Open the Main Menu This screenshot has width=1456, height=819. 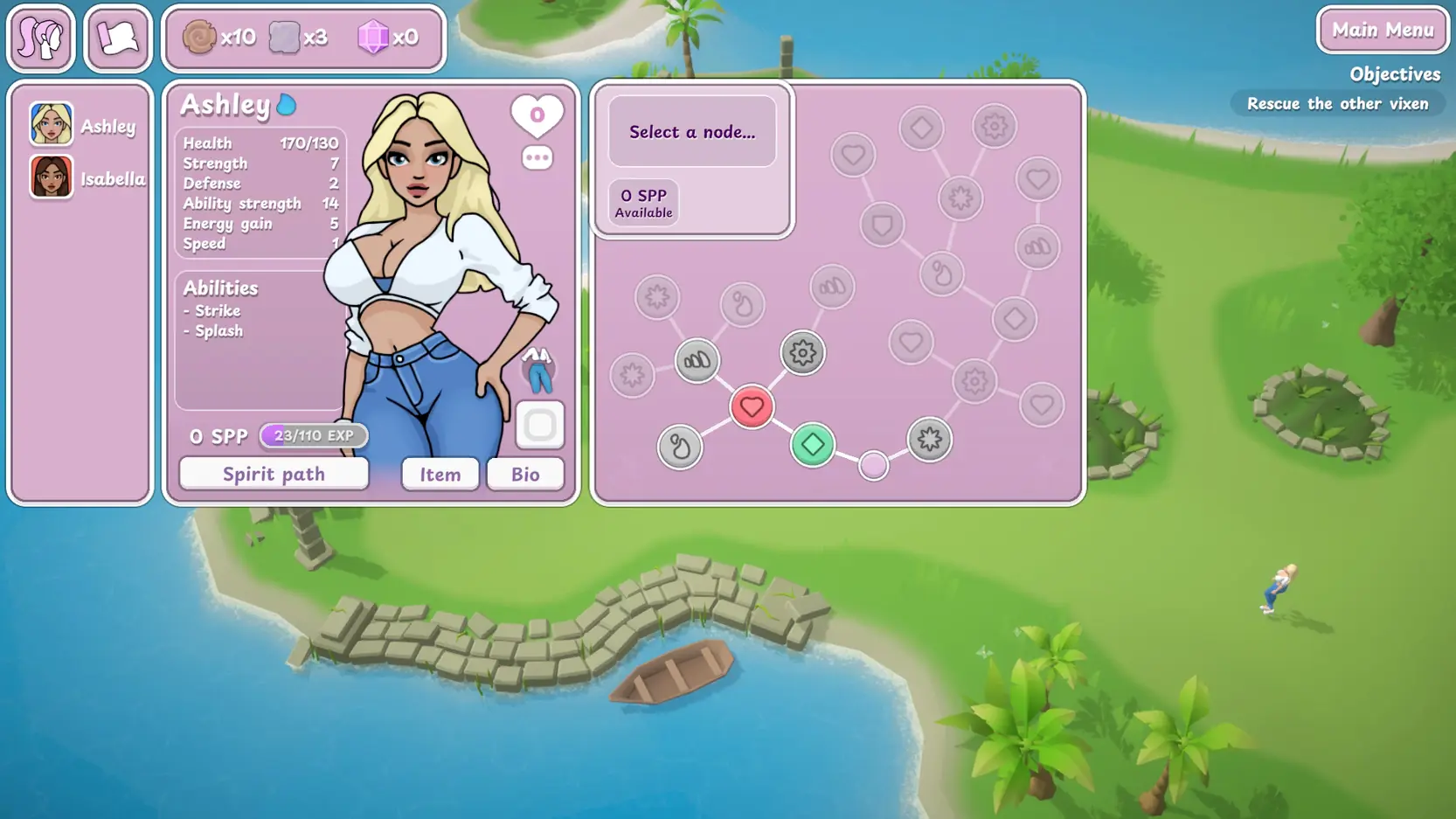(x=1383, y=31)
